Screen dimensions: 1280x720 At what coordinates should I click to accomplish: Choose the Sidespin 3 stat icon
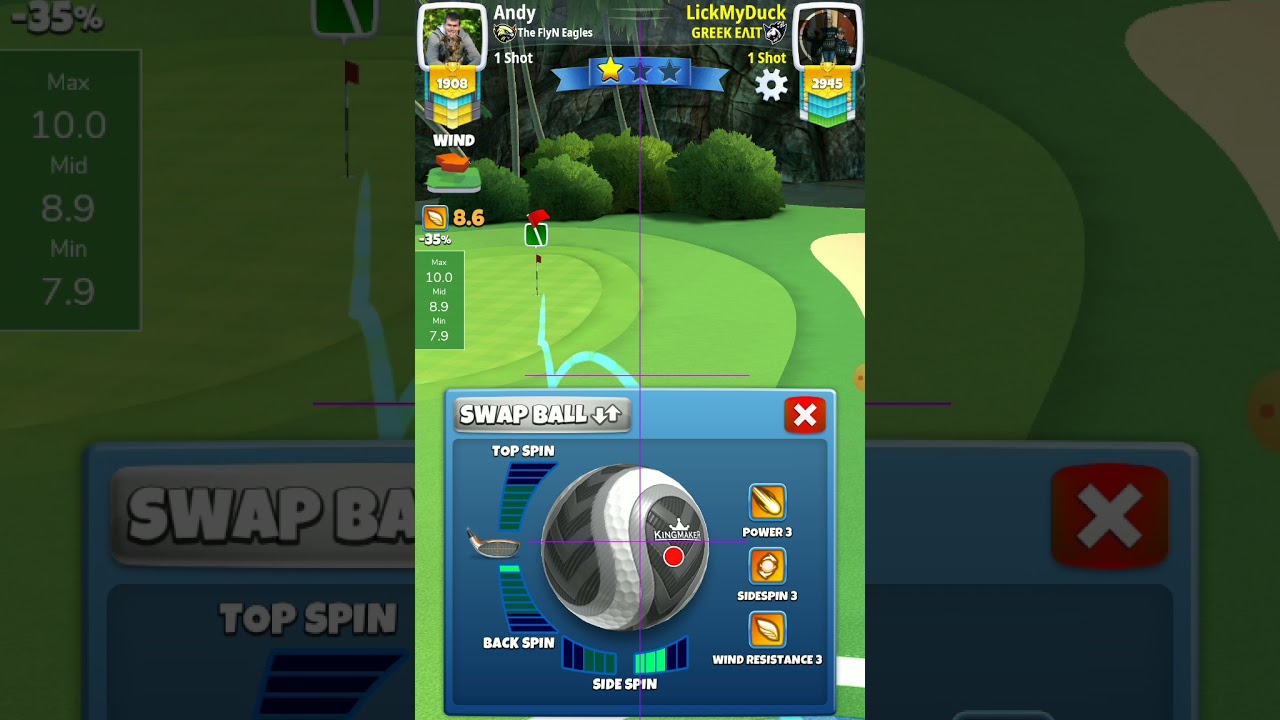pyautogui.click(x=767, y=566)
